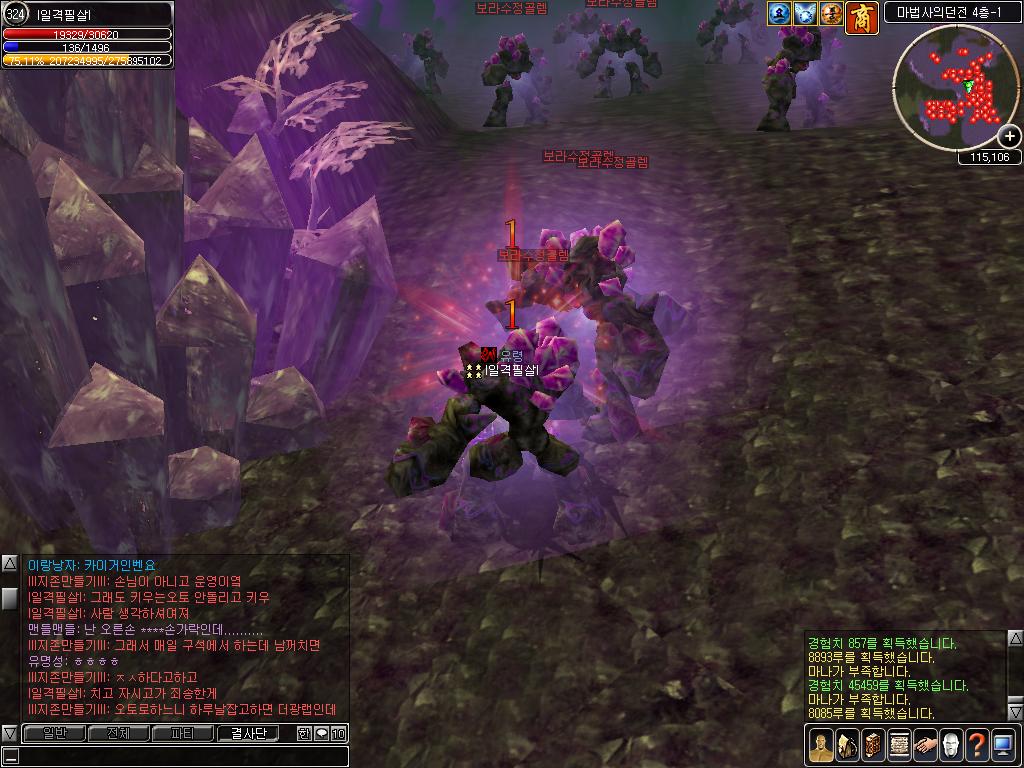Image resolution: width=1024 pixels, height=768 pixels.
Task: Click the handshake trade icon
Action: pyautogui.click(x=925, y=745)
